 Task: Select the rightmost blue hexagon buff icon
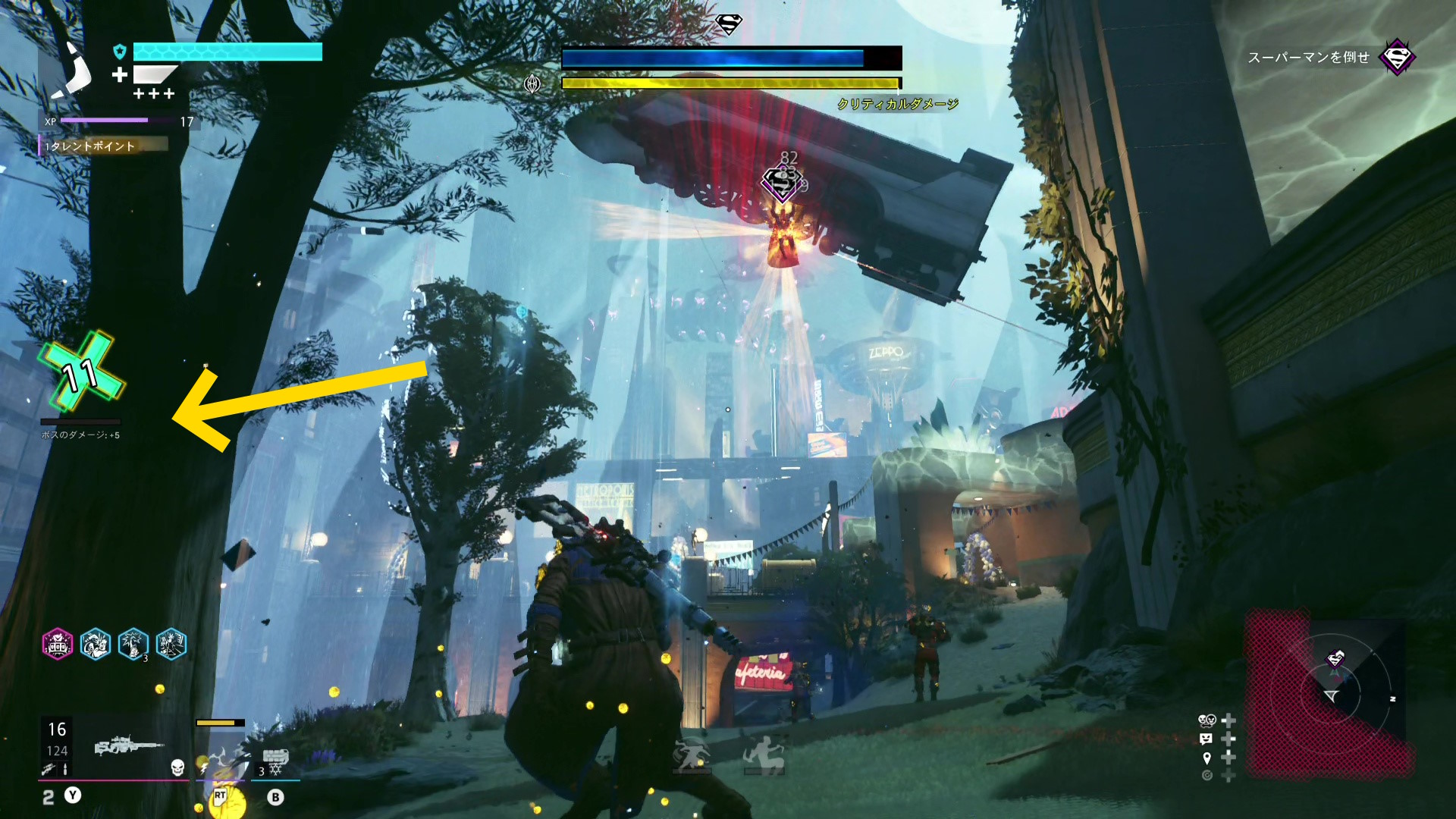[x=171, y=645]
